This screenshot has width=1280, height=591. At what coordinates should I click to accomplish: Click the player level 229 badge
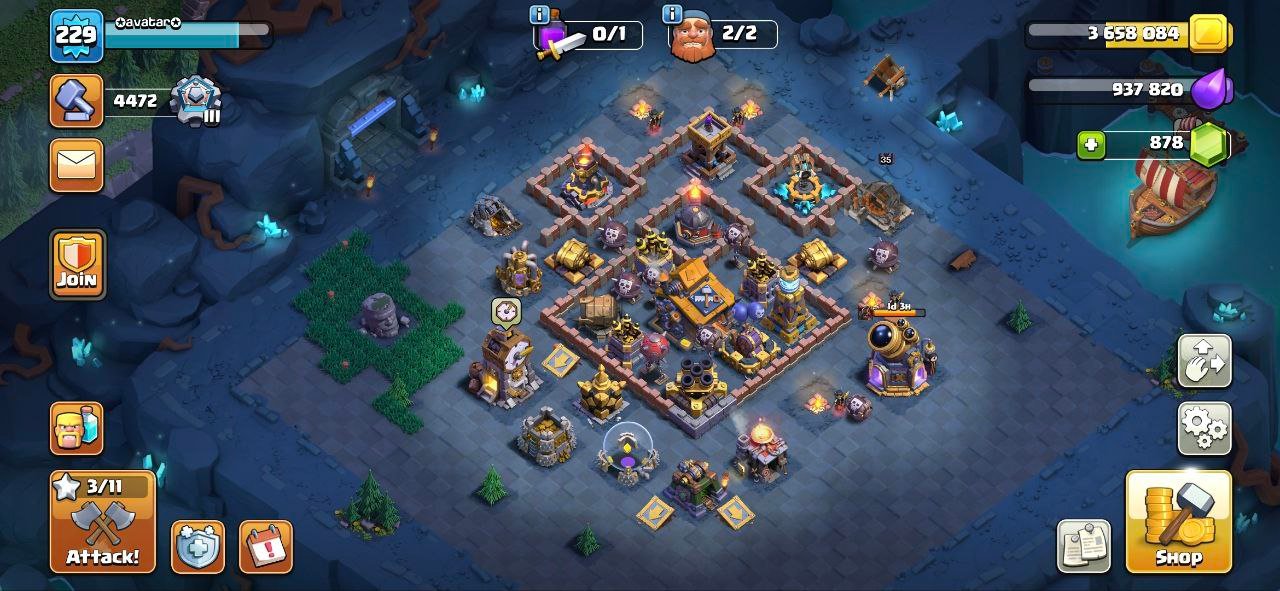[76, 36]
